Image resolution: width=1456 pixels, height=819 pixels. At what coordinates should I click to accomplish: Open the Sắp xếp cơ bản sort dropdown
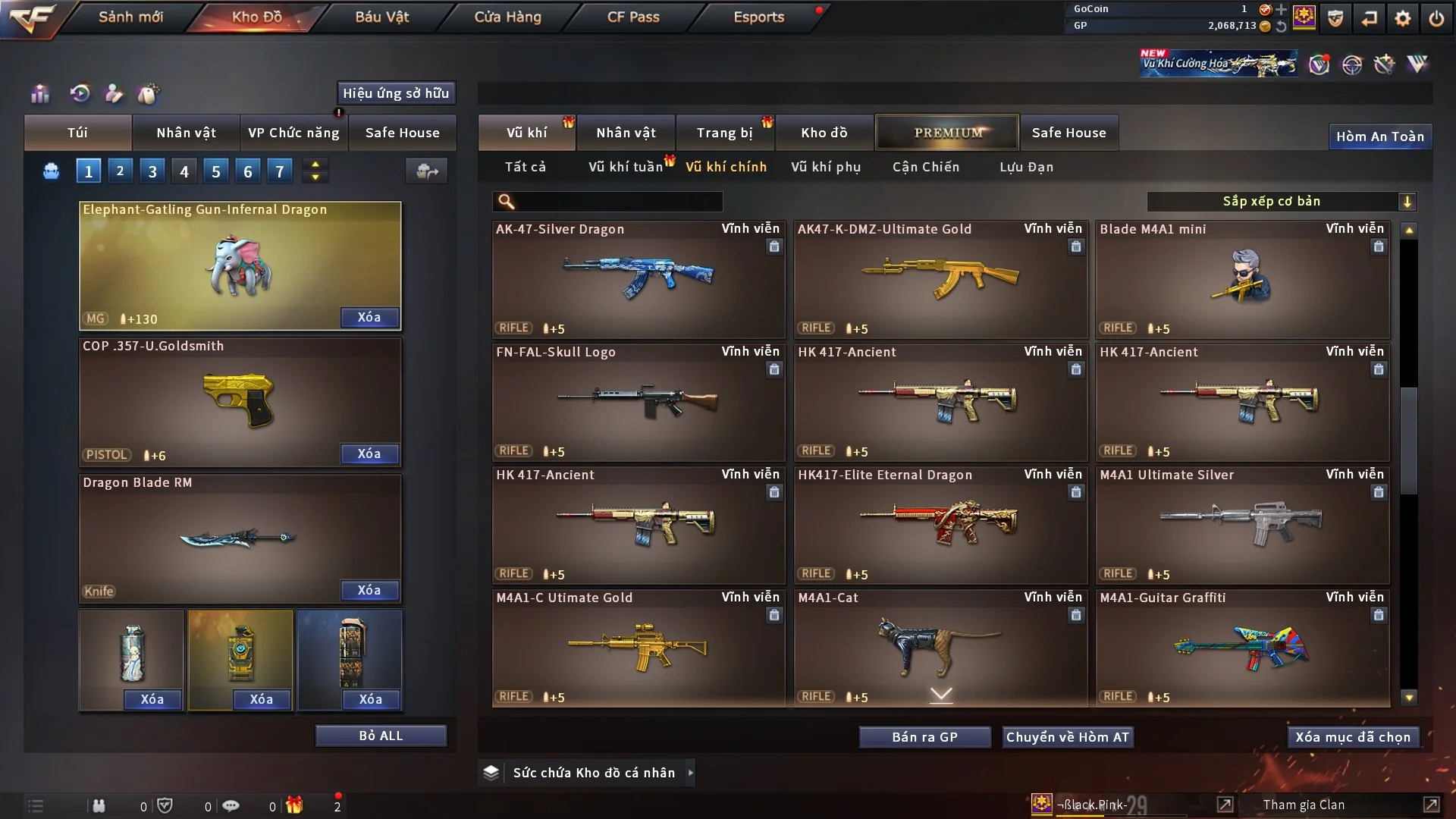(1281, 202)
